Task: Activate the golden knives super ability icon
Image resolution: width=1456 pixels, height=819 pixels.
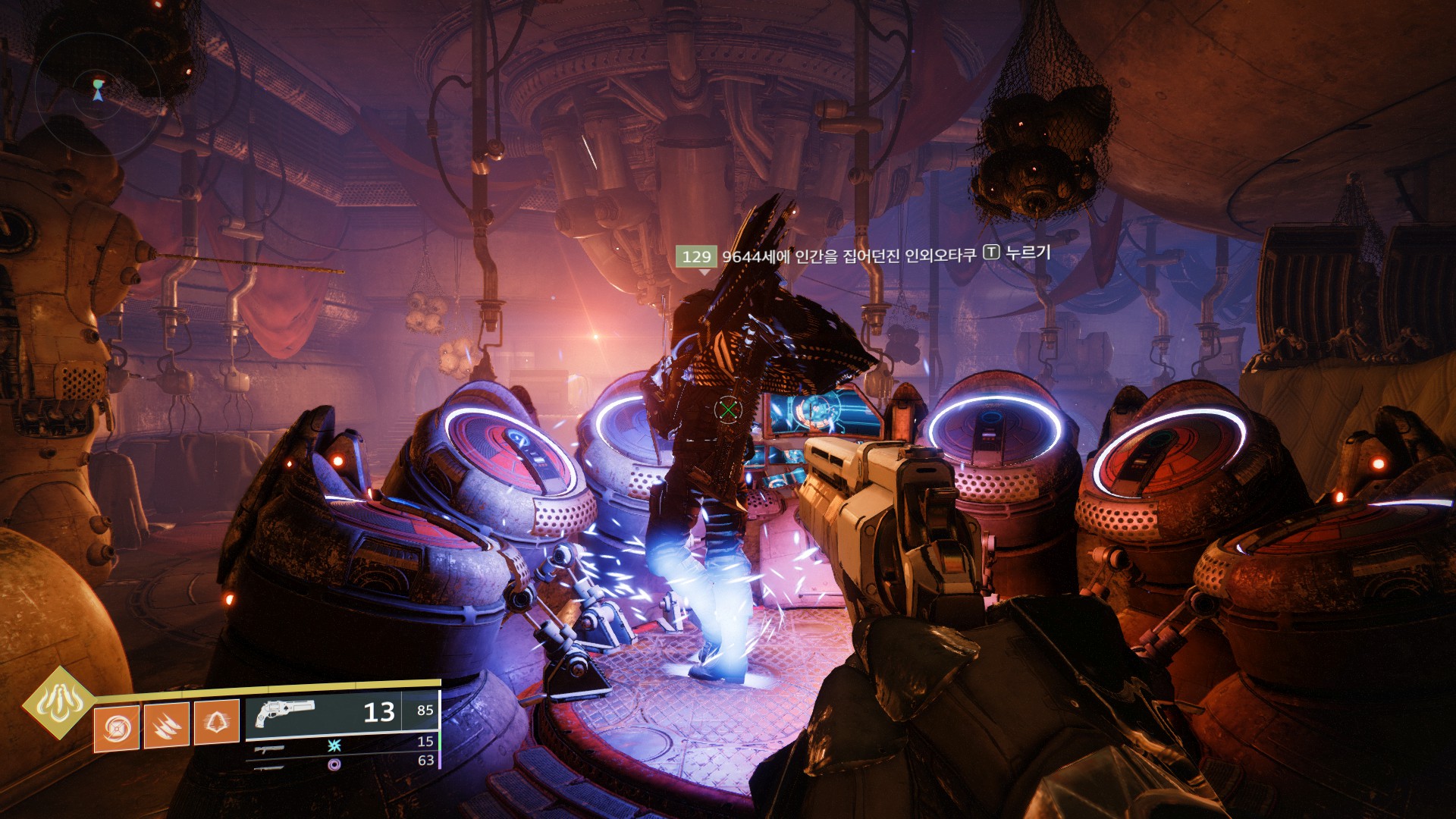Action: coord(58,703)
